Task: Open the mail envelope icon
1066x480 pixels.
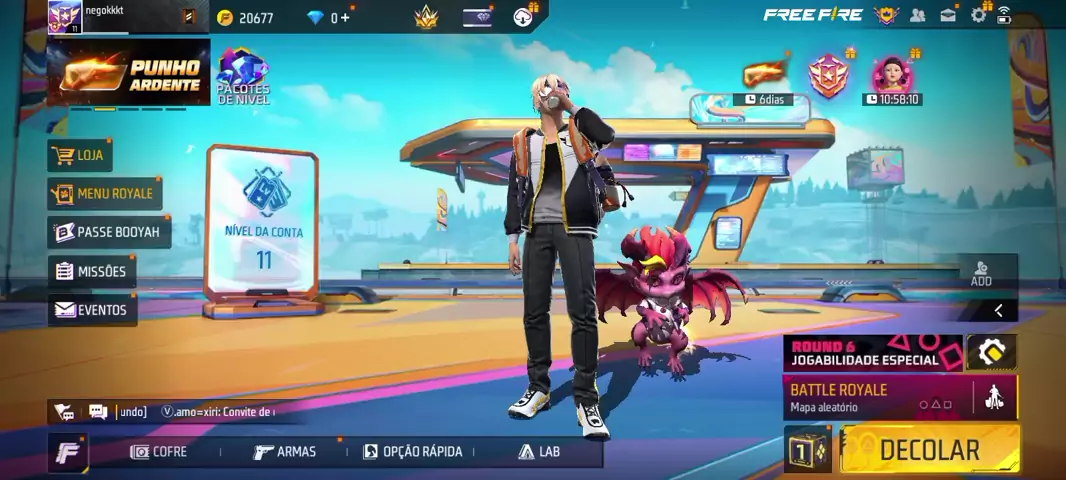Action: (x=948, y=15)
